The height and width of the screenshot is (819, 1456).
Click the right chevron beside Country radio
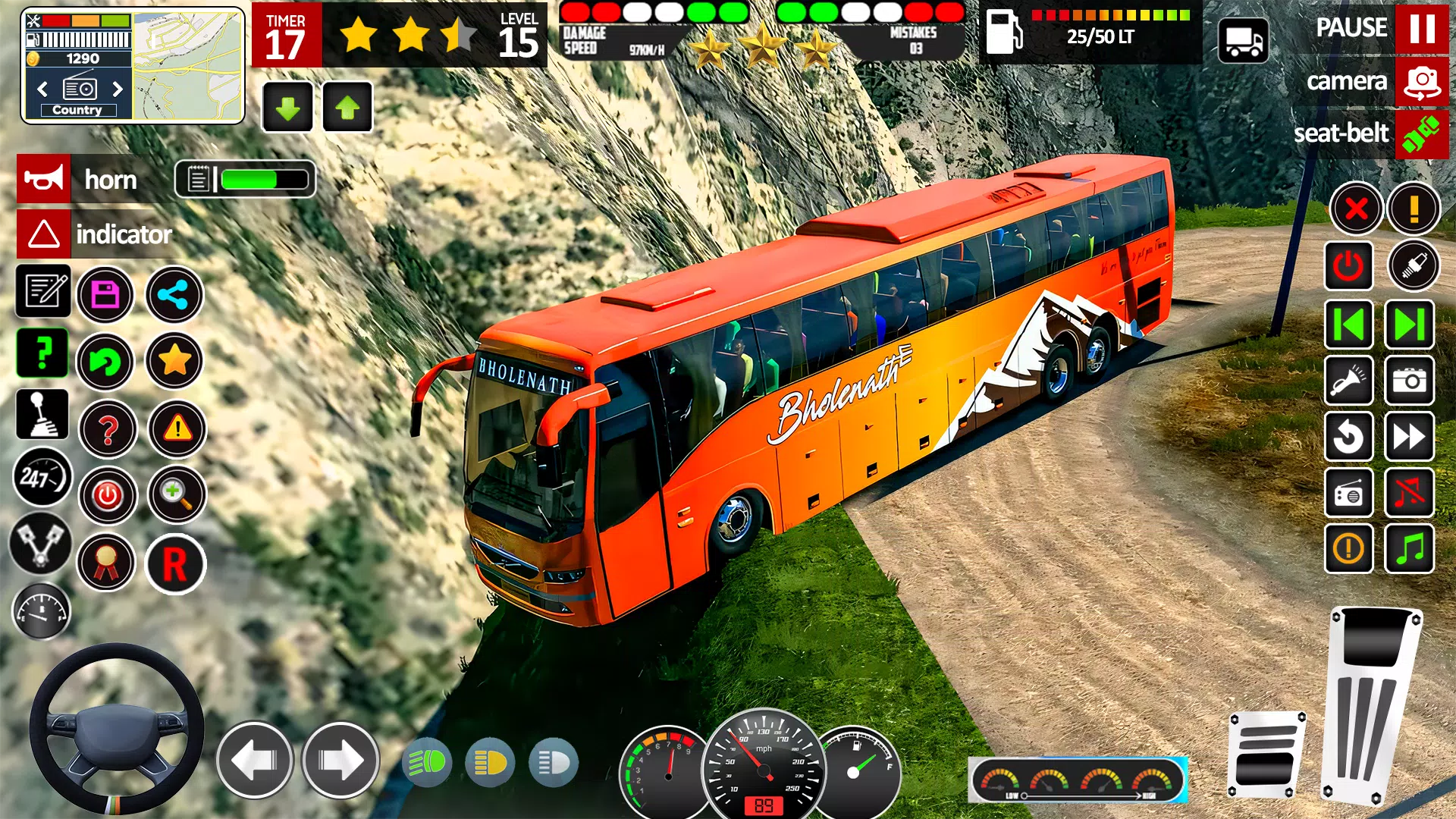(119, 89)
